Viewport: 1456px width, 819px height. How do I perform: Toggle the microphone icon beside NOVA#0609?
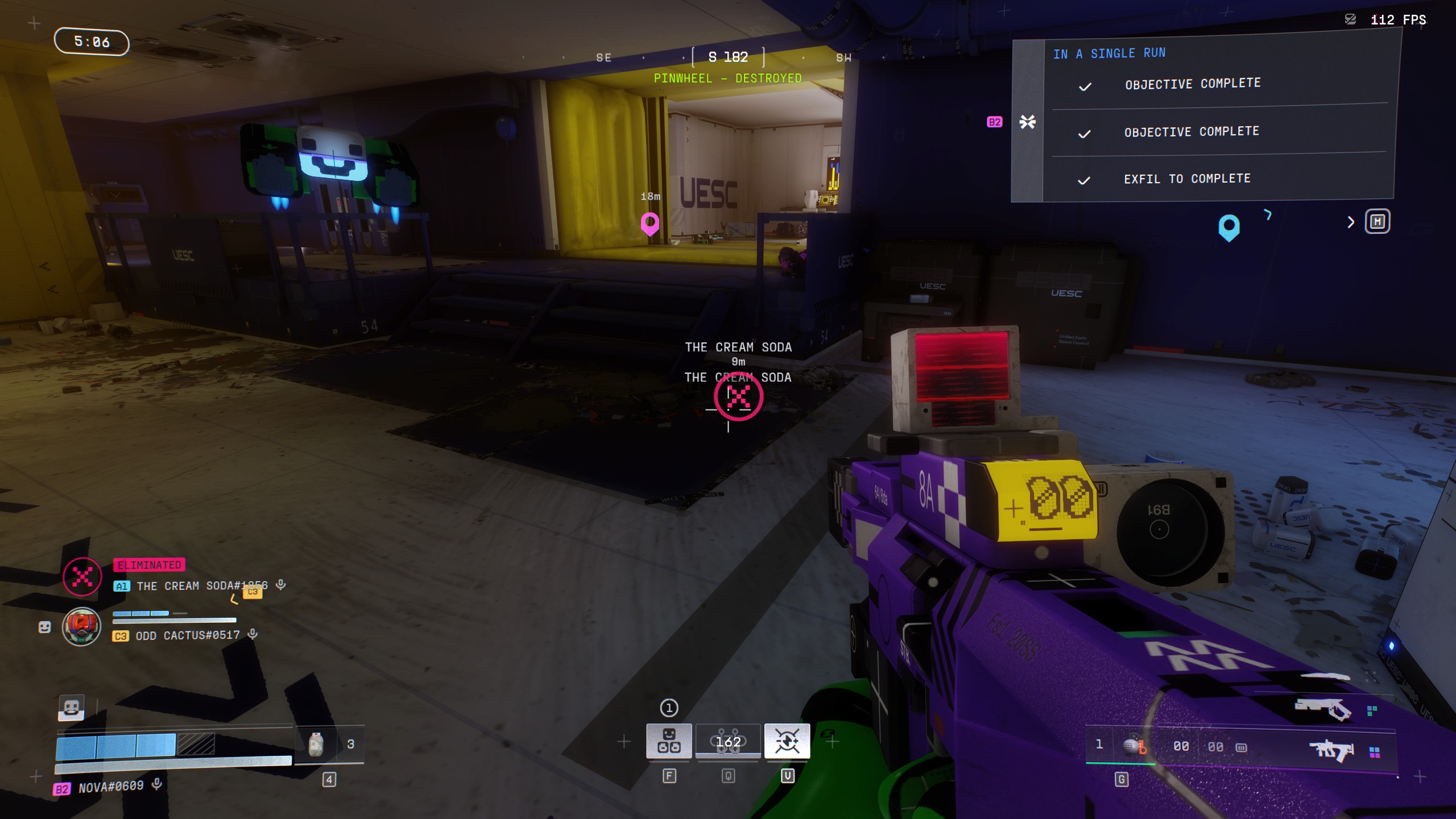pyautogui.click(x=157, y=785)
